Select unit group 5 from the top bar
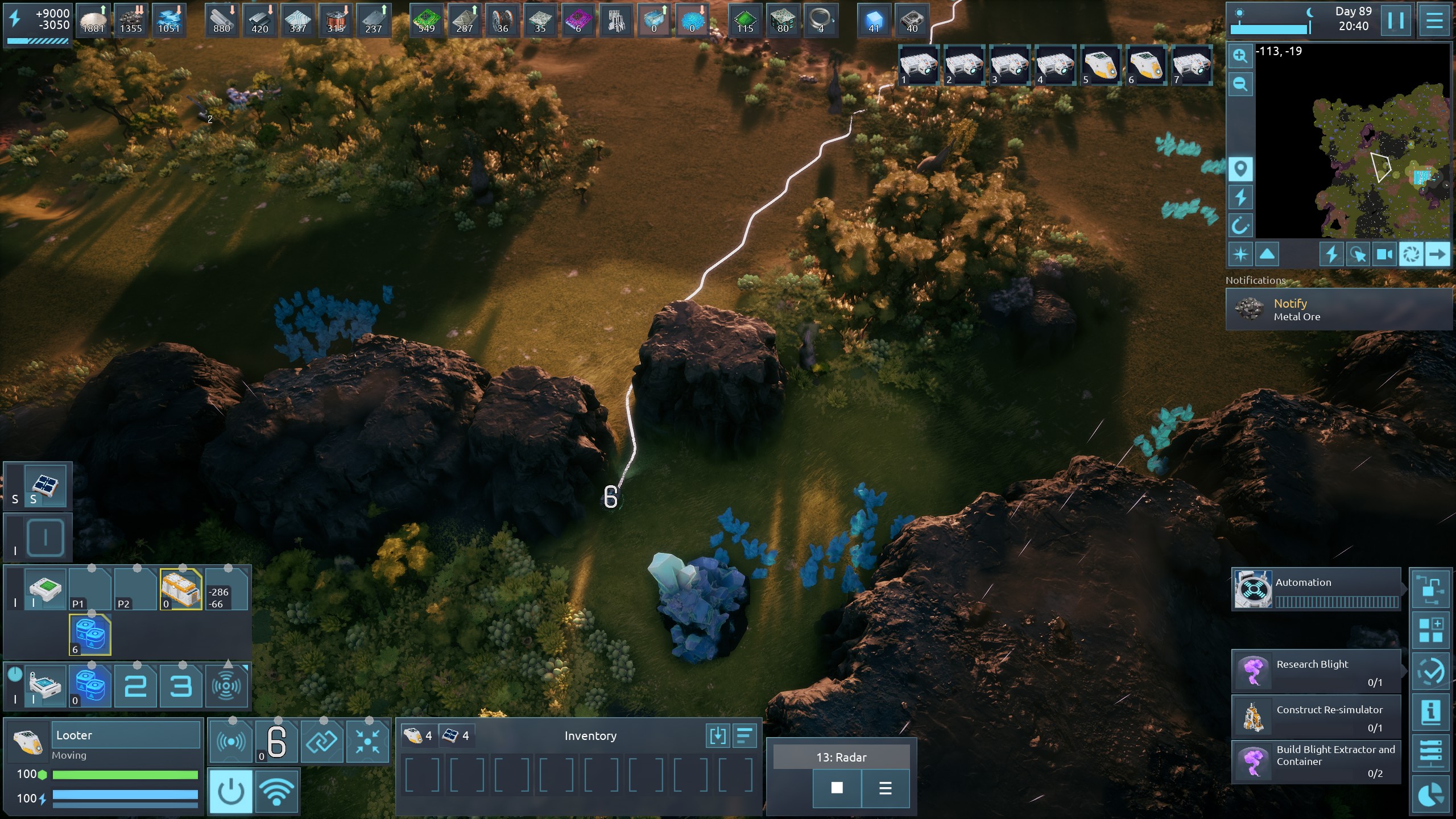This screenshot has width=1456, height=819. pyautogui.click(x=1101, y=66)
